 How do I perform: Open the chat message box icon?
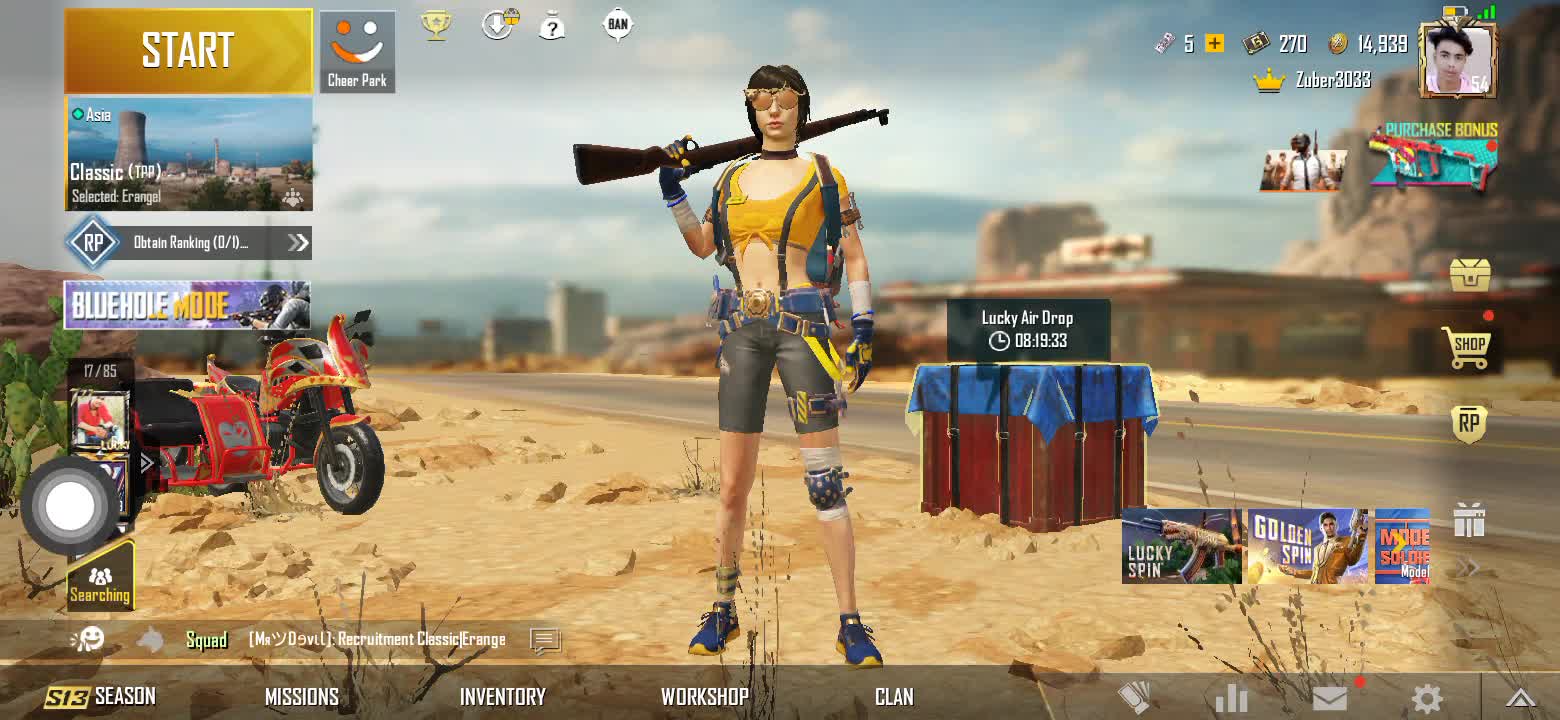click(545, 640)
